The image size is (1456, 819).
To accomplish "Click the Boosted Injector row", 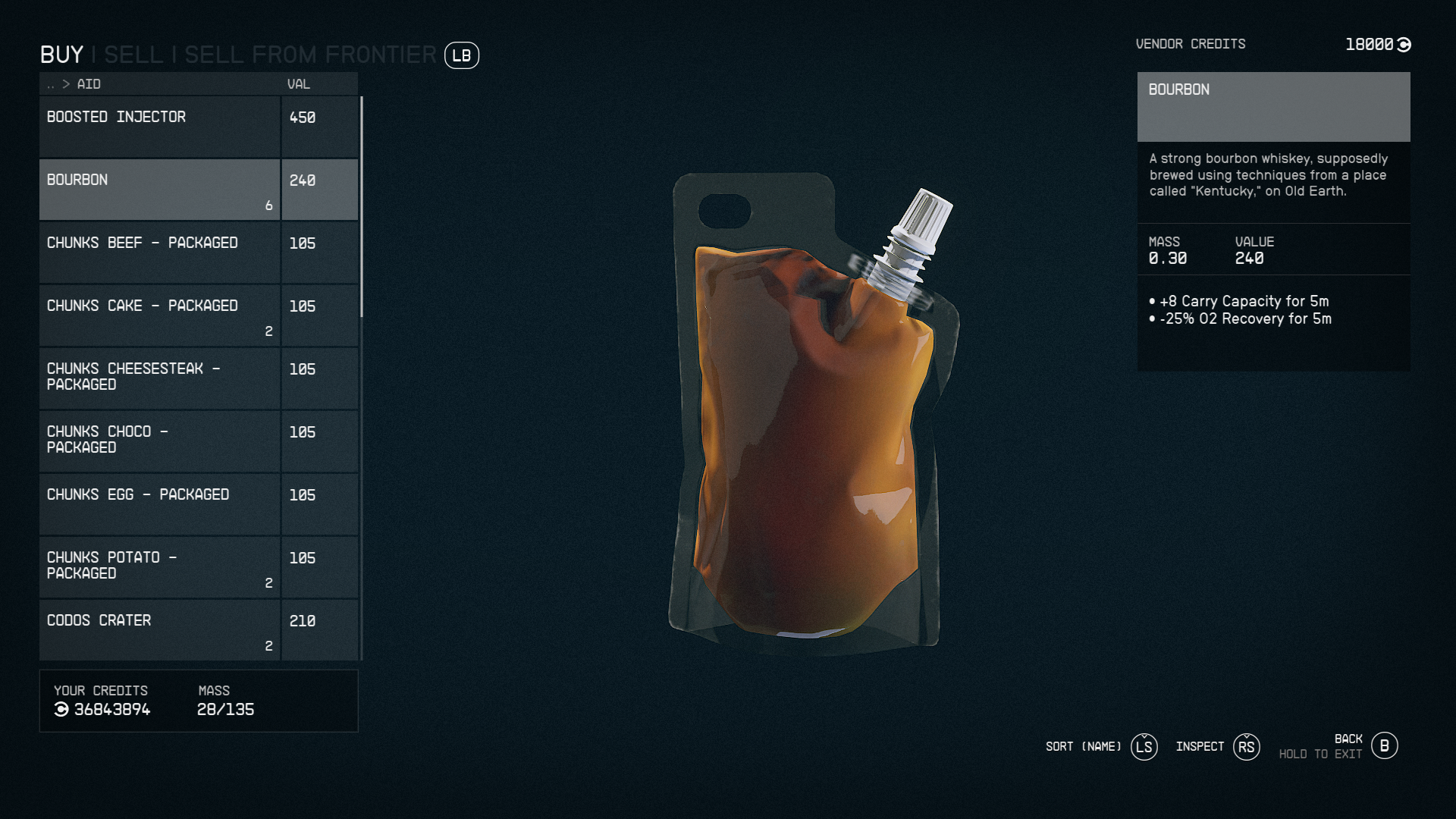I will 159,126.
